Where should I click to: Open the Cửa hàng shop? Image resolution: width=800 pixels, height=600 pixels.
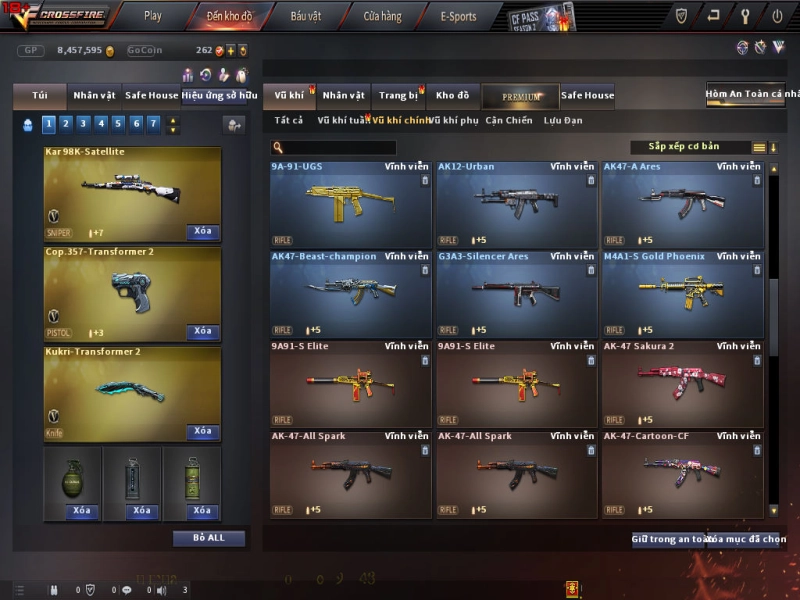click(x=382, y=16)
